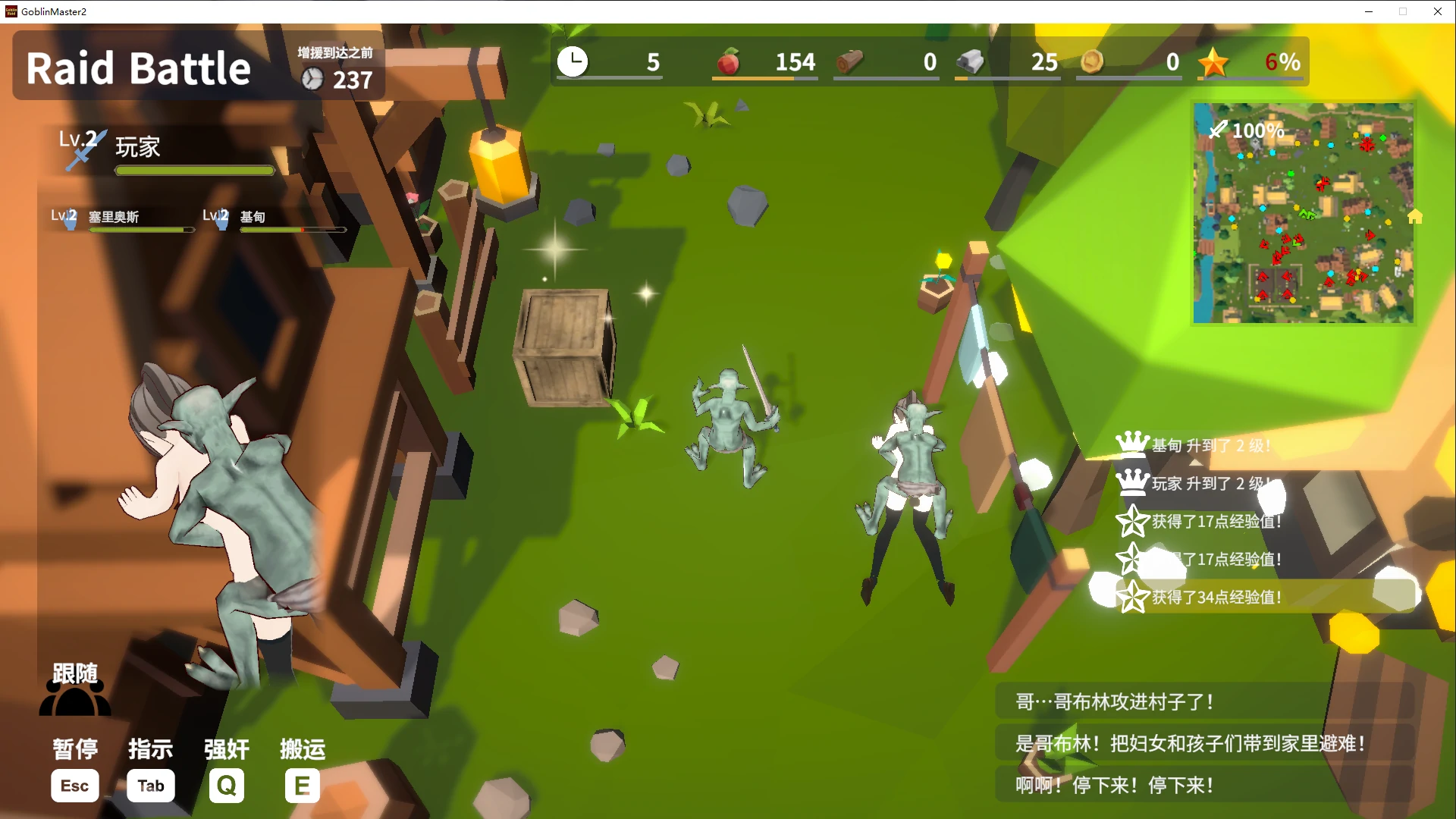Viewport: 1456px width, 819px height.
Task: Select squad member 塞里奥斯
Action: point(121,218)
